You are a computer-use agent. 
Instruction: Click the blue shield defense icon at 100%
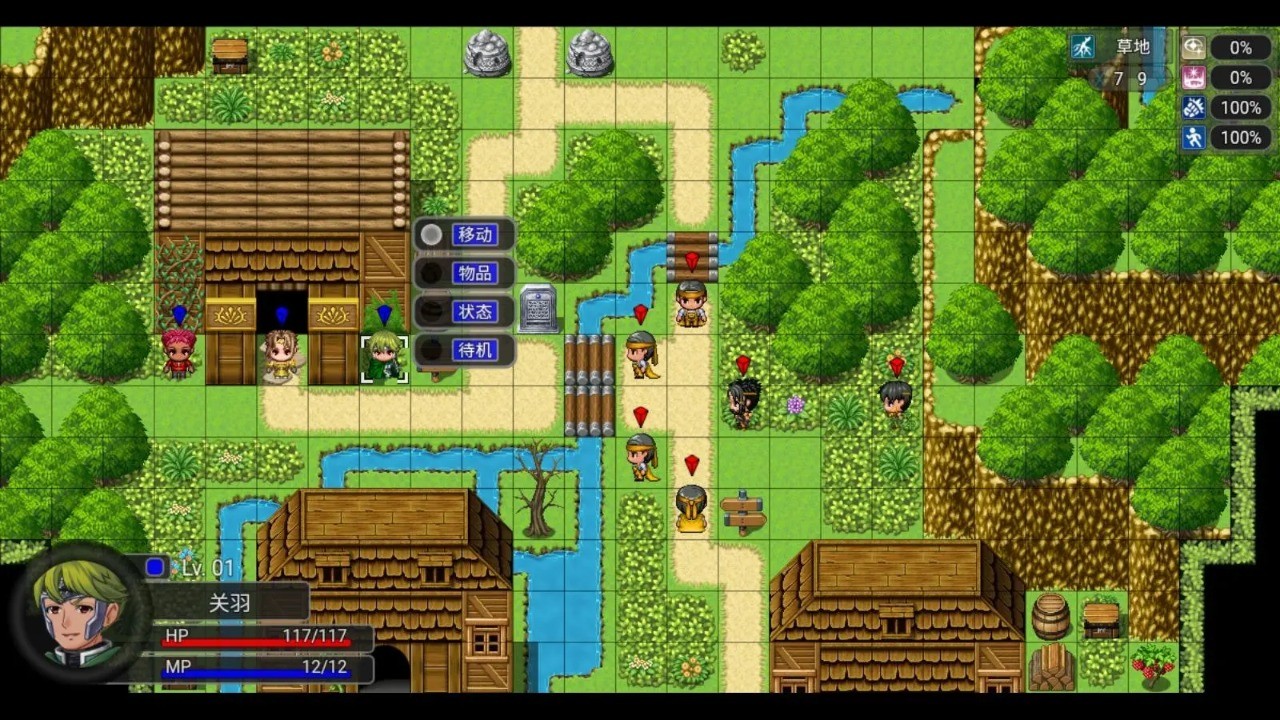[1193, 107]
